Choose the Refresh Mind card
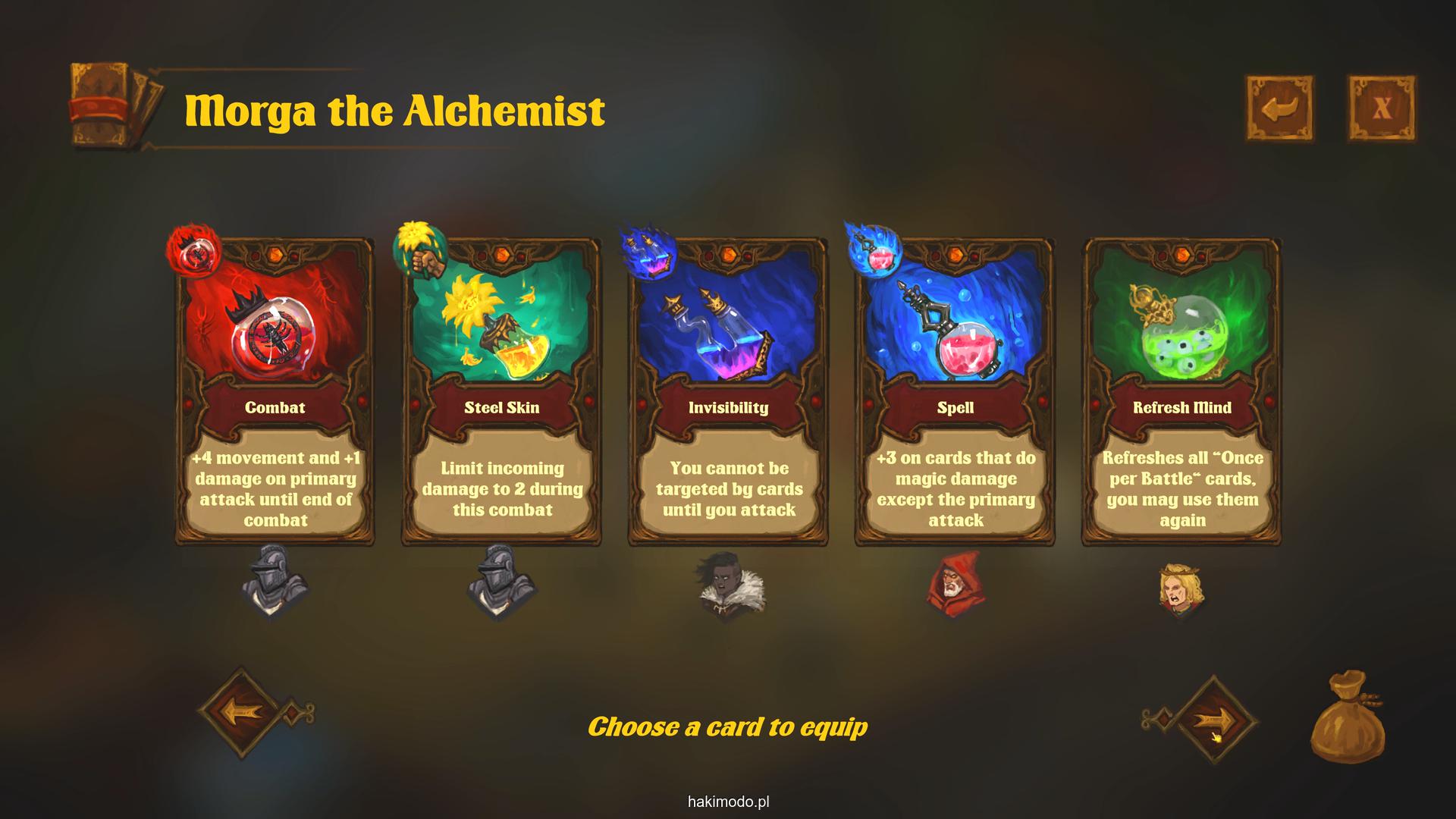The width and height of the screenshot is (1456, 819). tap(1181, 391)
